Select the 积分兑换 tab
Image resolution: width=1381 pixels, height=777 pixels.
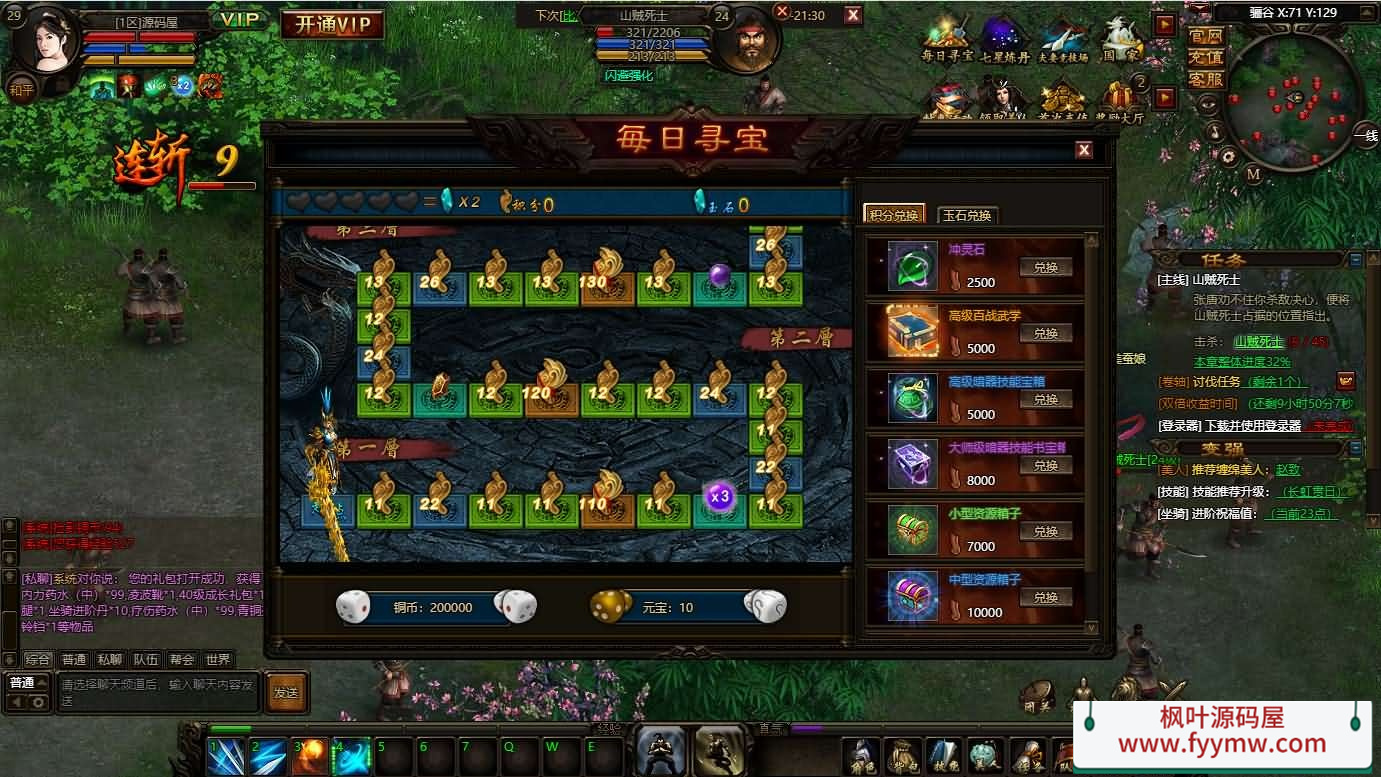tap(892, 215)
